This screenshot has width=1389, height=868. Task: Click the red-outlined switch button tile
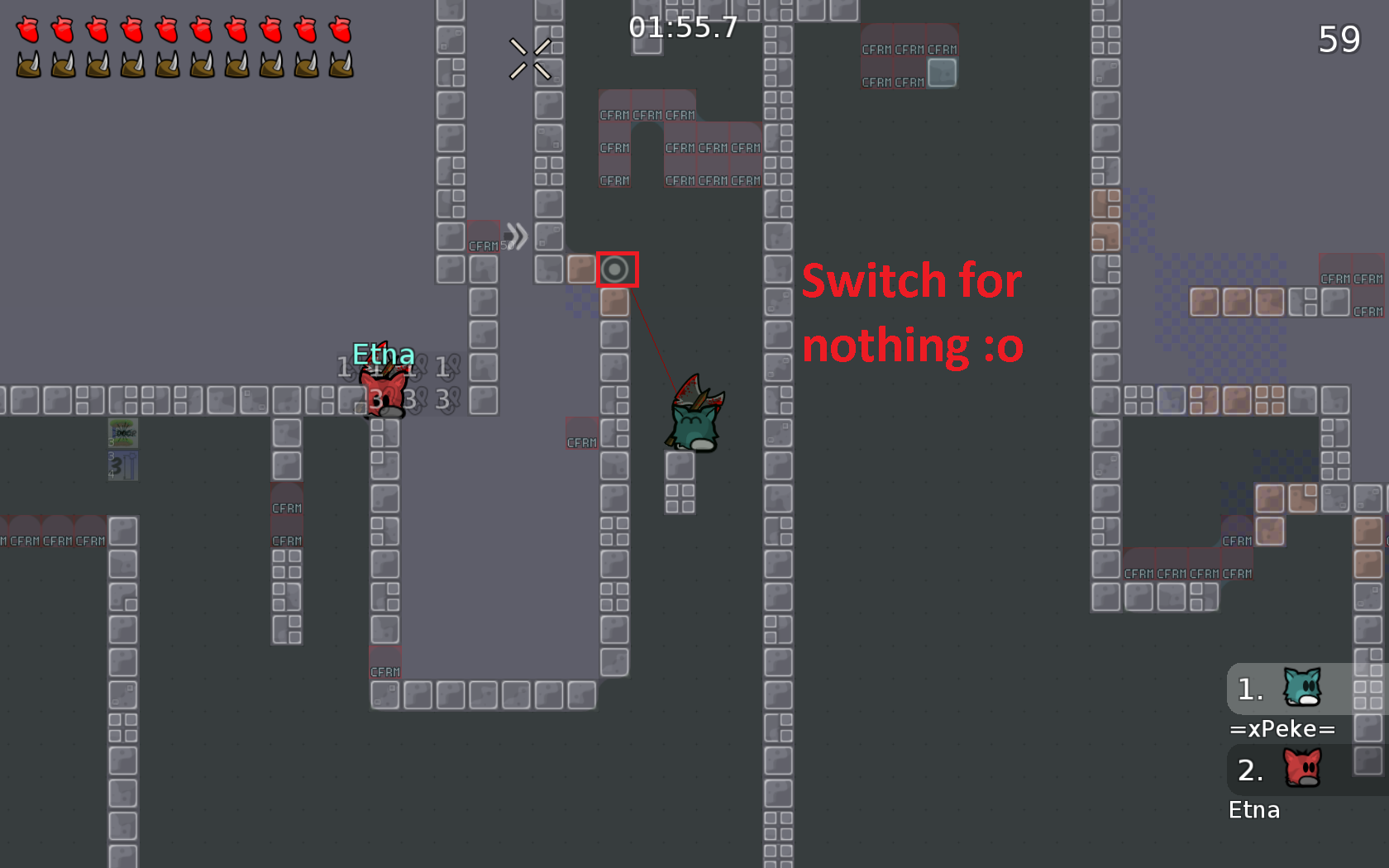618,270
